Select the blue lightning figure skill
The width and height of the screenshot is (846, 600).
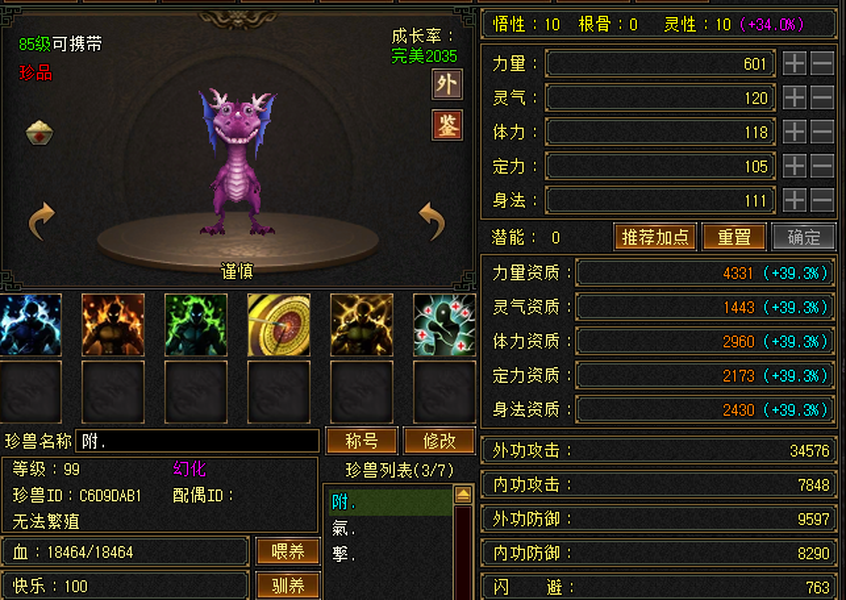(x=30, y=324)
